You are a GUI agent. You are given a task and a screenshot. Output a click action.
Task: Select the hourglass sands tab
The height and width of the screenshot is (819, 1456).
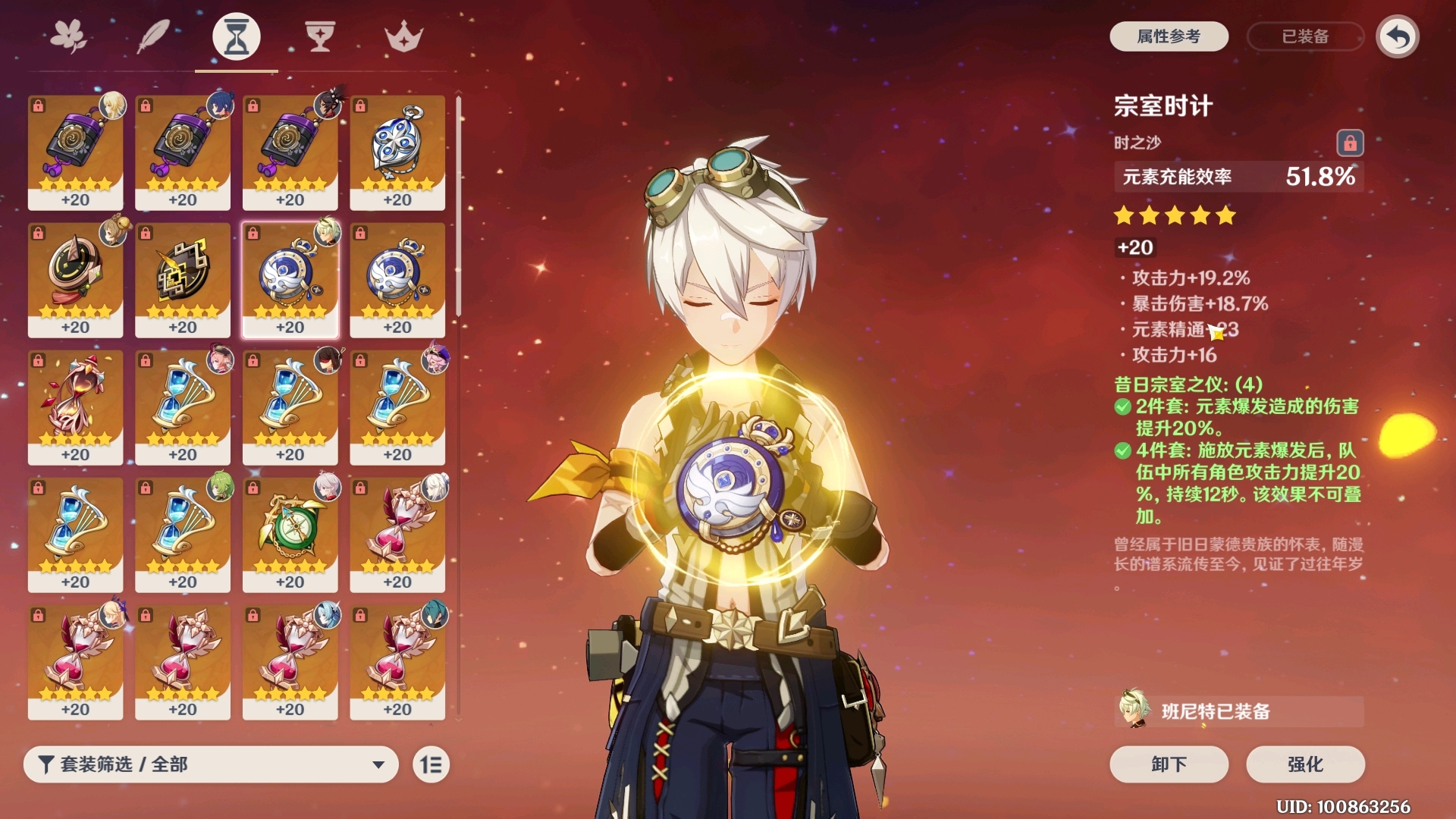click(237, 36)
